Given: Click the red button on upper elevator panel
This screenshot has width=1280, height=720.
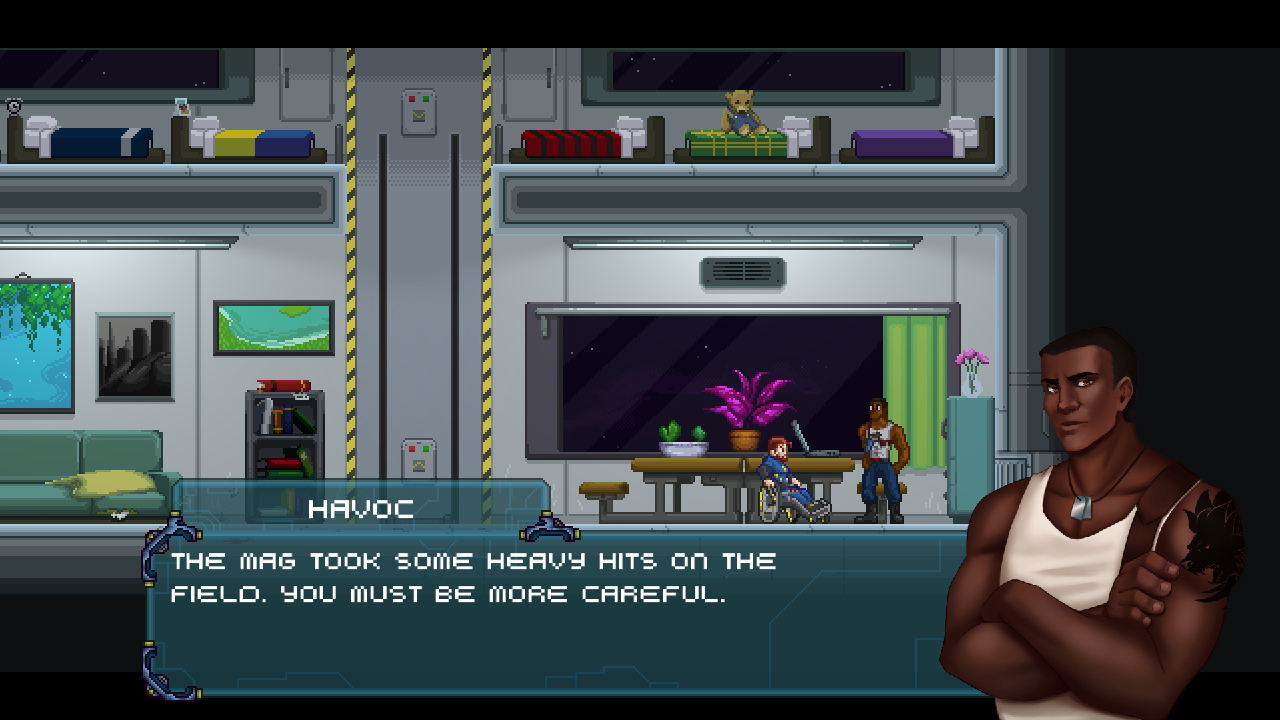Looking at the screenshot, I should [x=412, y=99].
